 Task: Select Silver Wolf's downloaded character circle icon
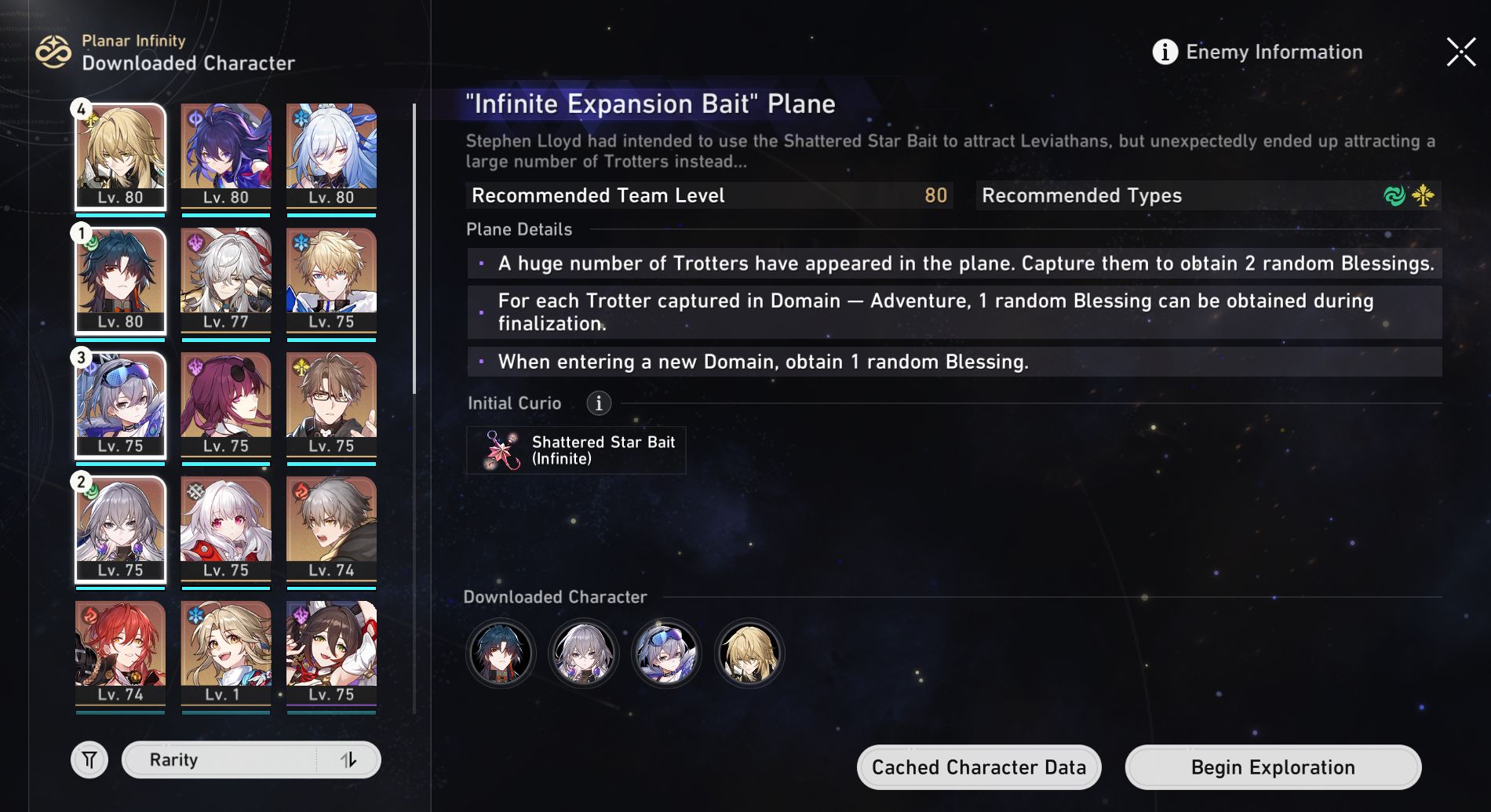click(665, 653)
